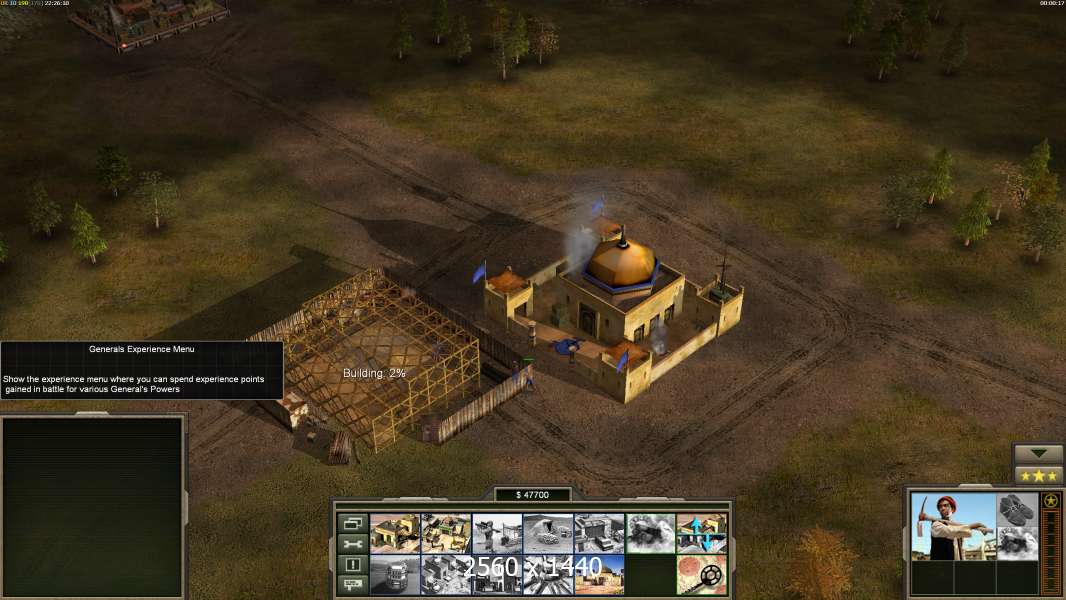Select the greyed-out scaffold structure build icon

tap(497, 533)
